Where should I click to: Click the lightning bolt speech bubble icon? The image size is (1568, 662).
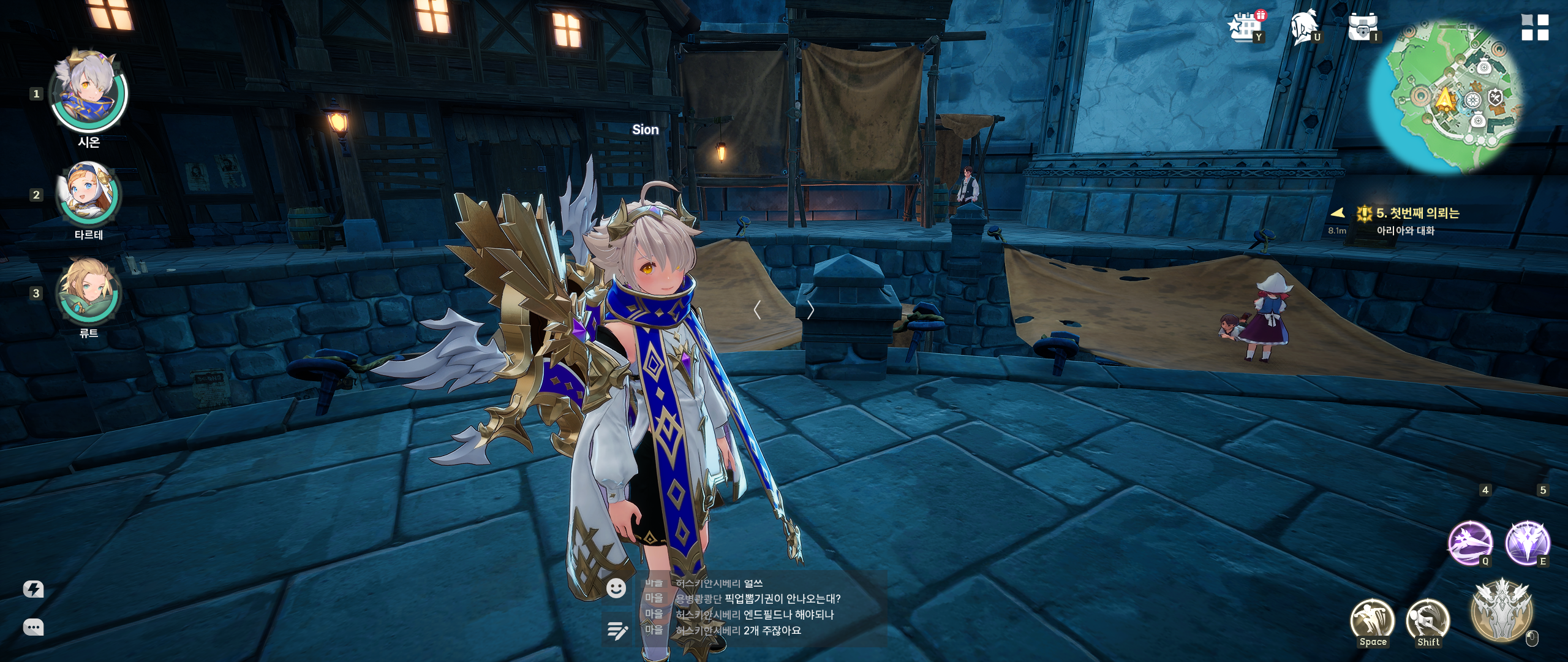(33, 590)
